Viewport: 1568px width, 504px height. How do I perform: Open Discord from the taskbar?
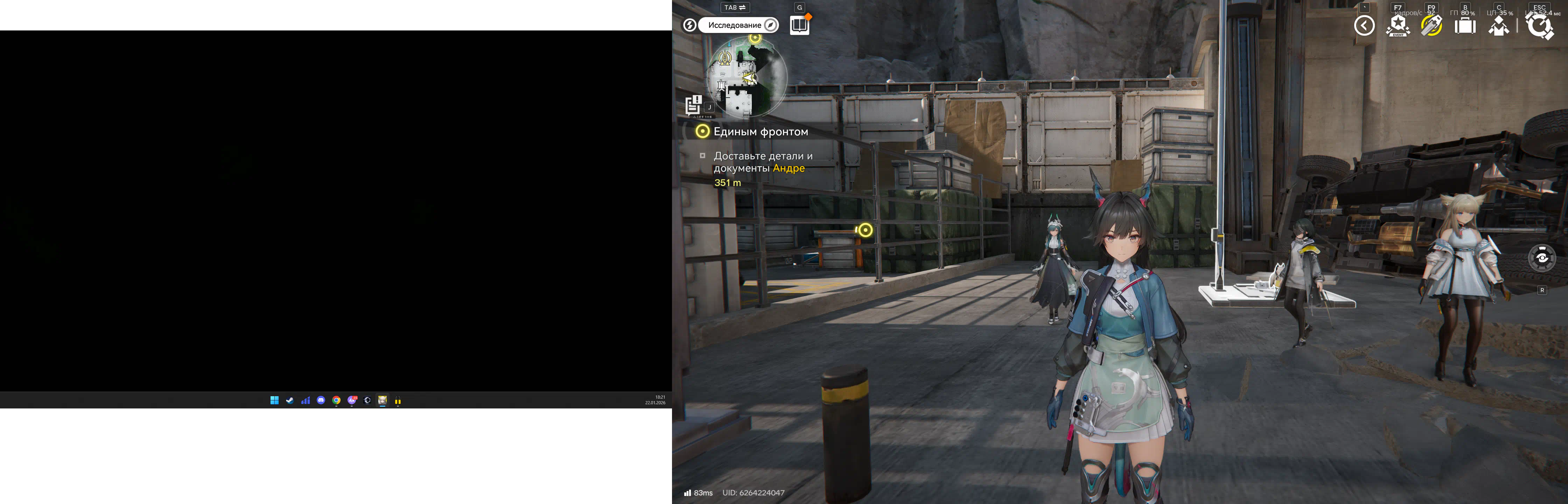(x=321, y=400)
